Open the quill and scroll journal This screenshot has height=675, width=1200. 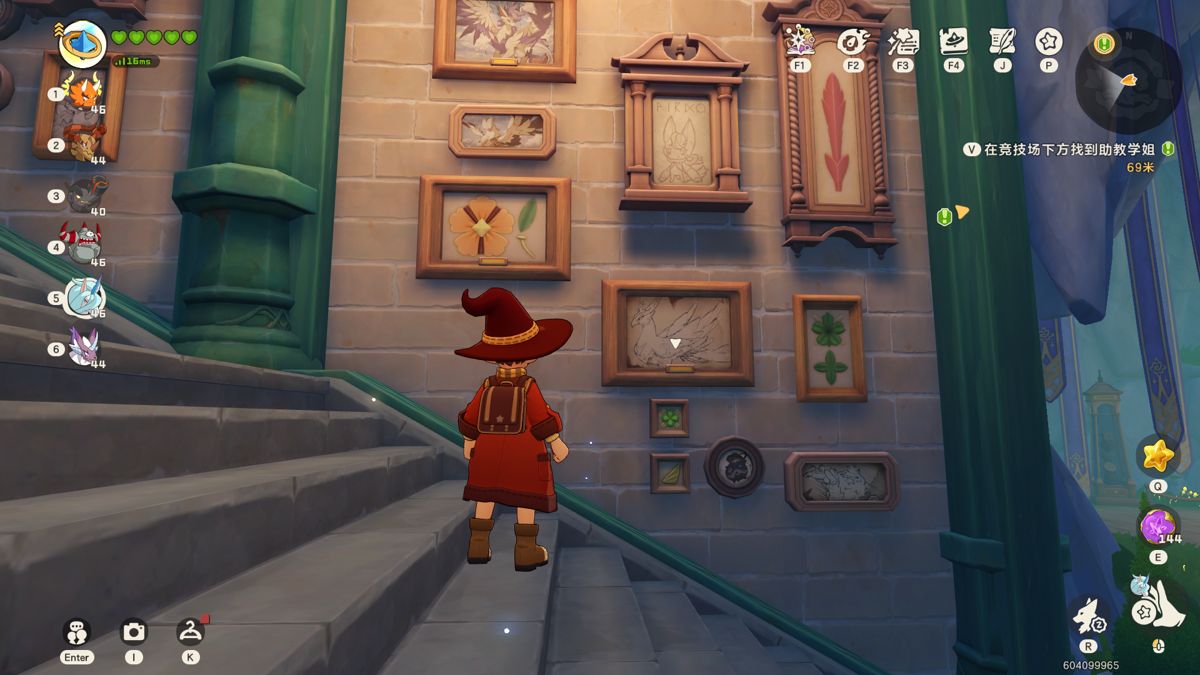(x=1001, y=42)
